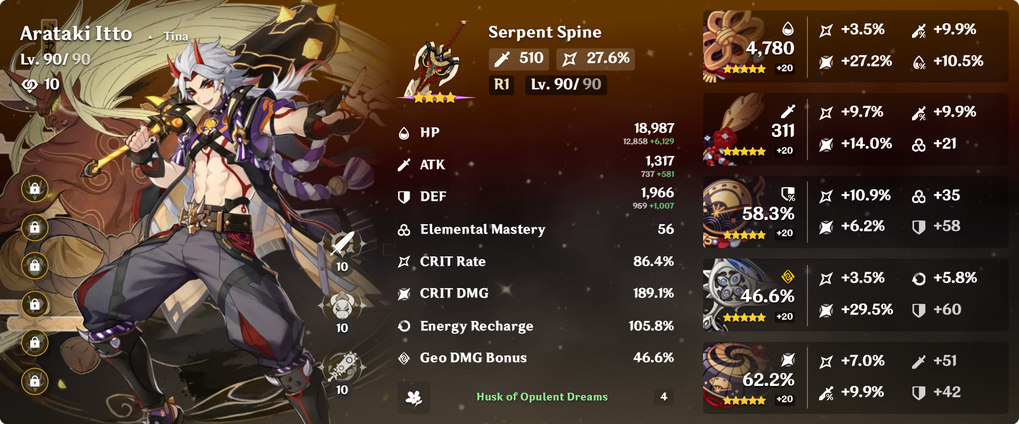
Task: Select the elemental skill bull talent icon
Action: point(342,303)
